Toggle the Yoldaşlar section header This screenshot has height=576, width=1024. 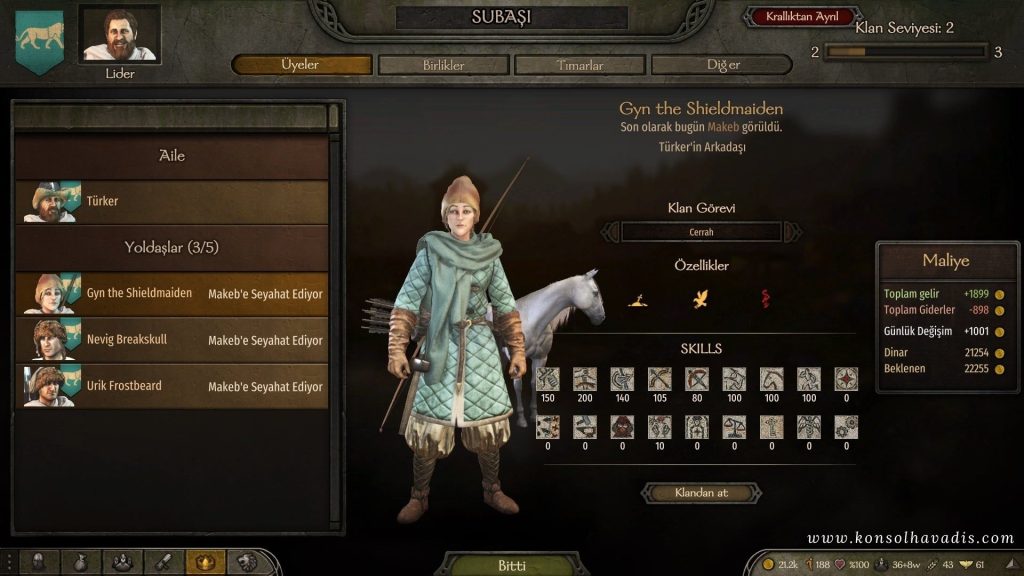(x=171, y=247)
